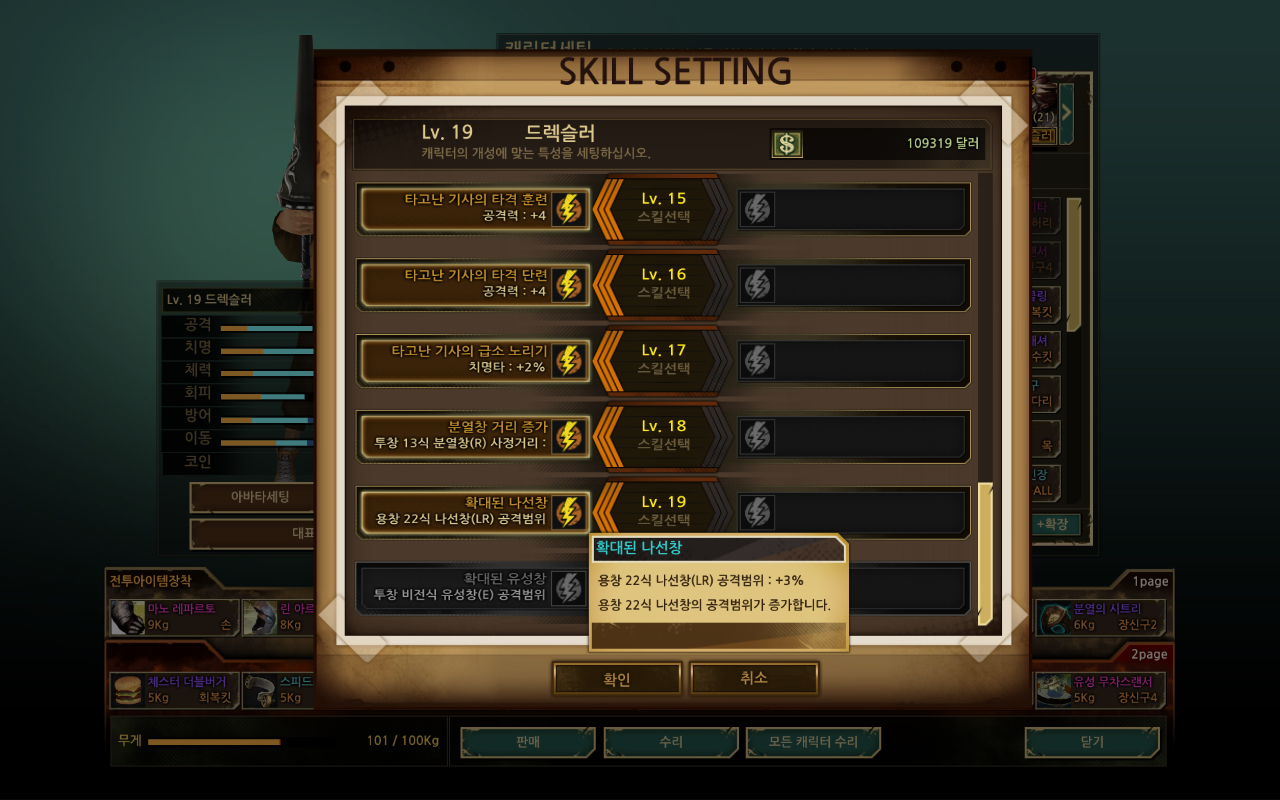Open the 판매 sell button

[x=528, y=742]
